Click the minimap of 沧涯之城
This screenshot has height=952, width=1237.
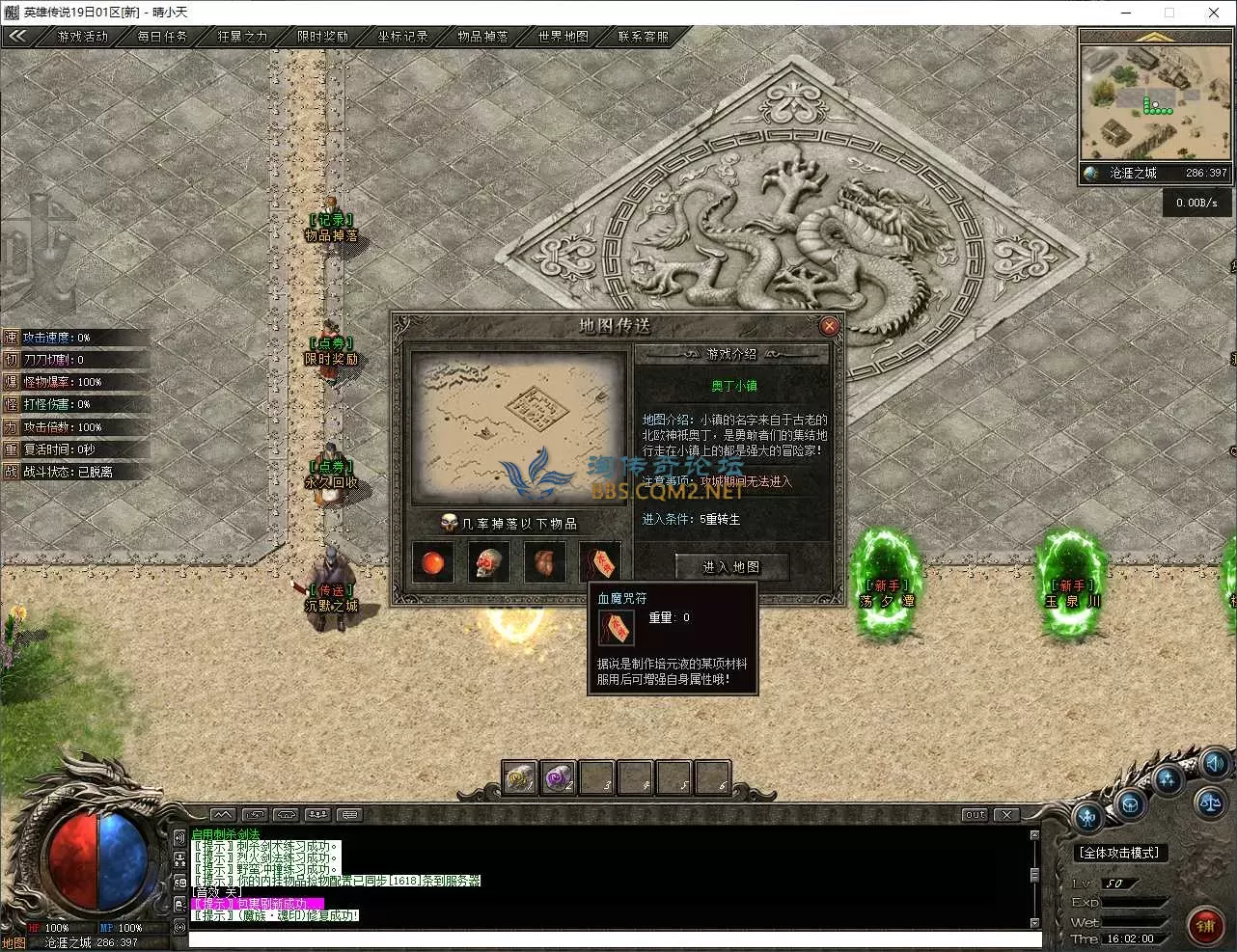pyautogui.click(x=1155, y=101)
